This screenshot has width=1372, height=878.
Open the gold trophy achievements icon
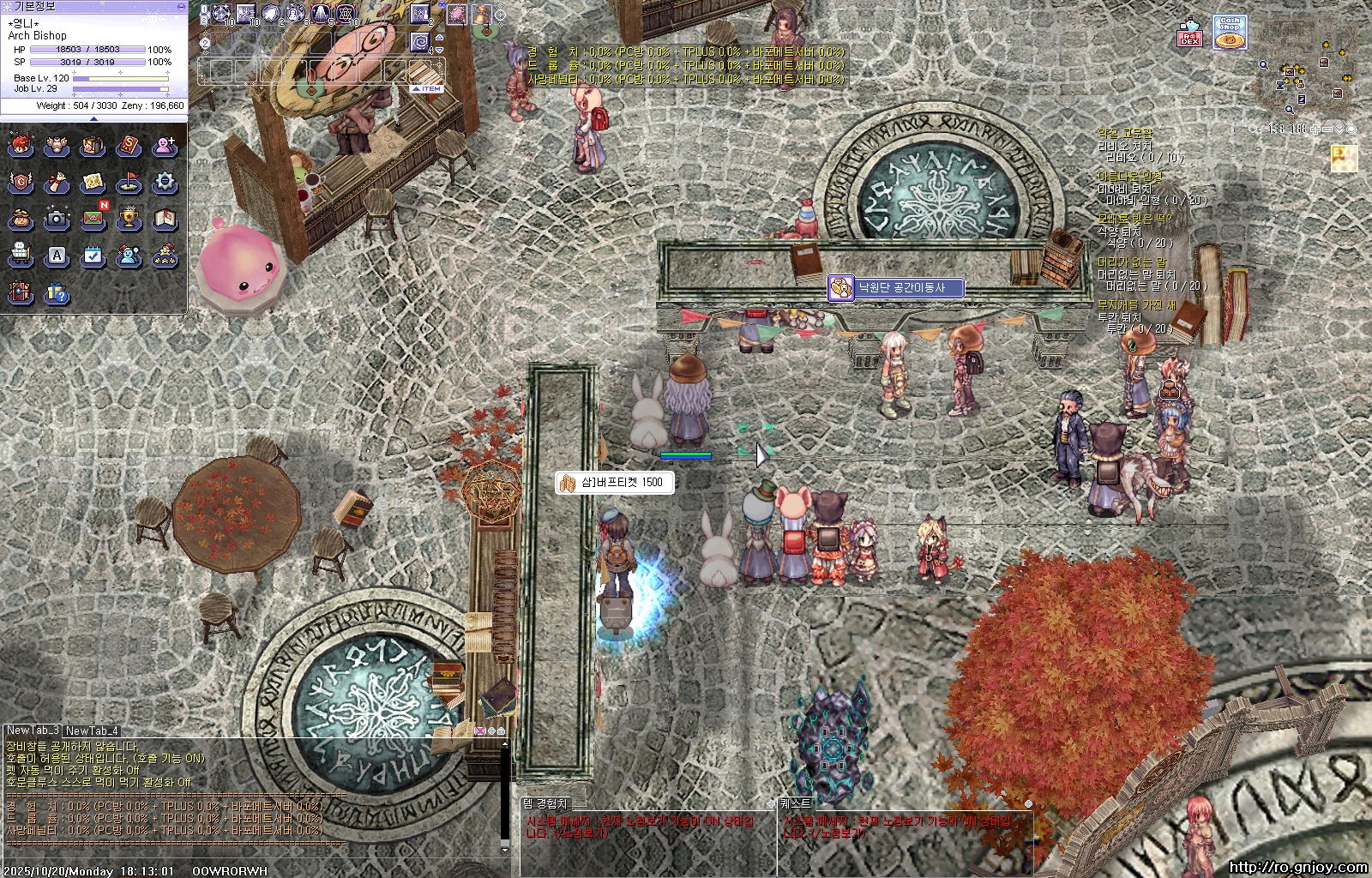coord(129,219)
